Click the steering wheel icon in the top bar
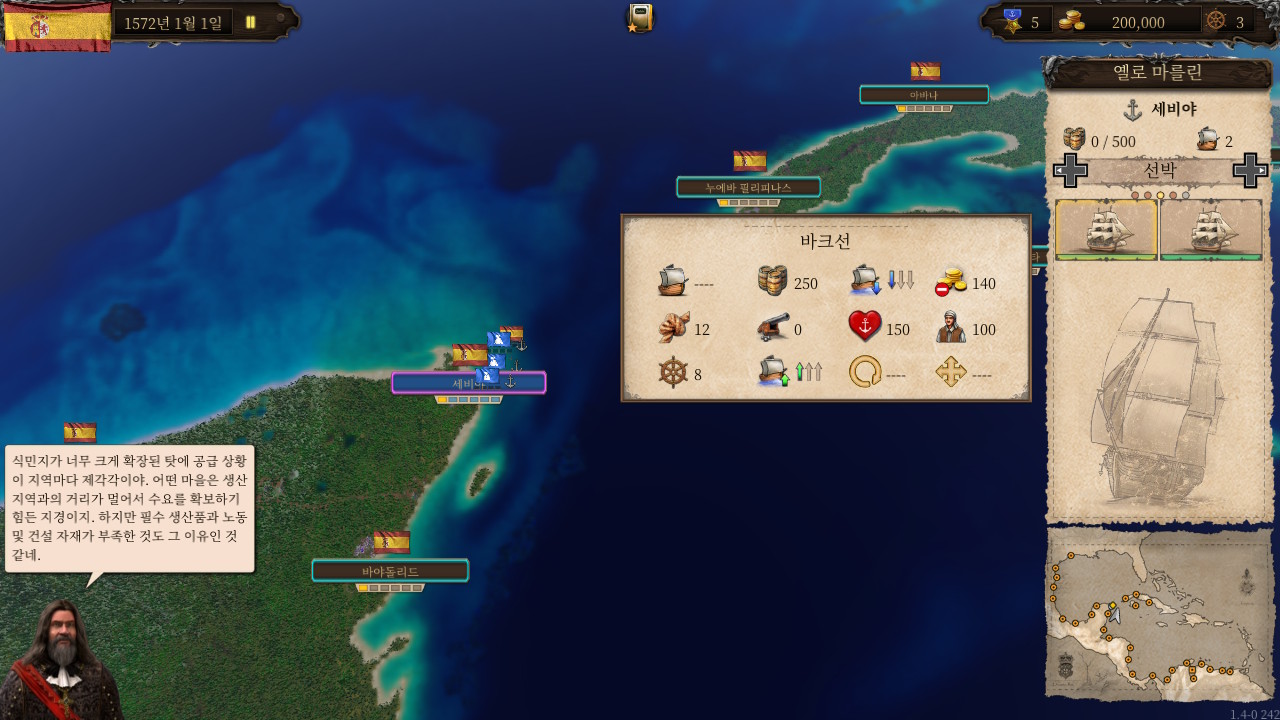The height and width of the screenshot is (720, 1280). click(1214, 21)
